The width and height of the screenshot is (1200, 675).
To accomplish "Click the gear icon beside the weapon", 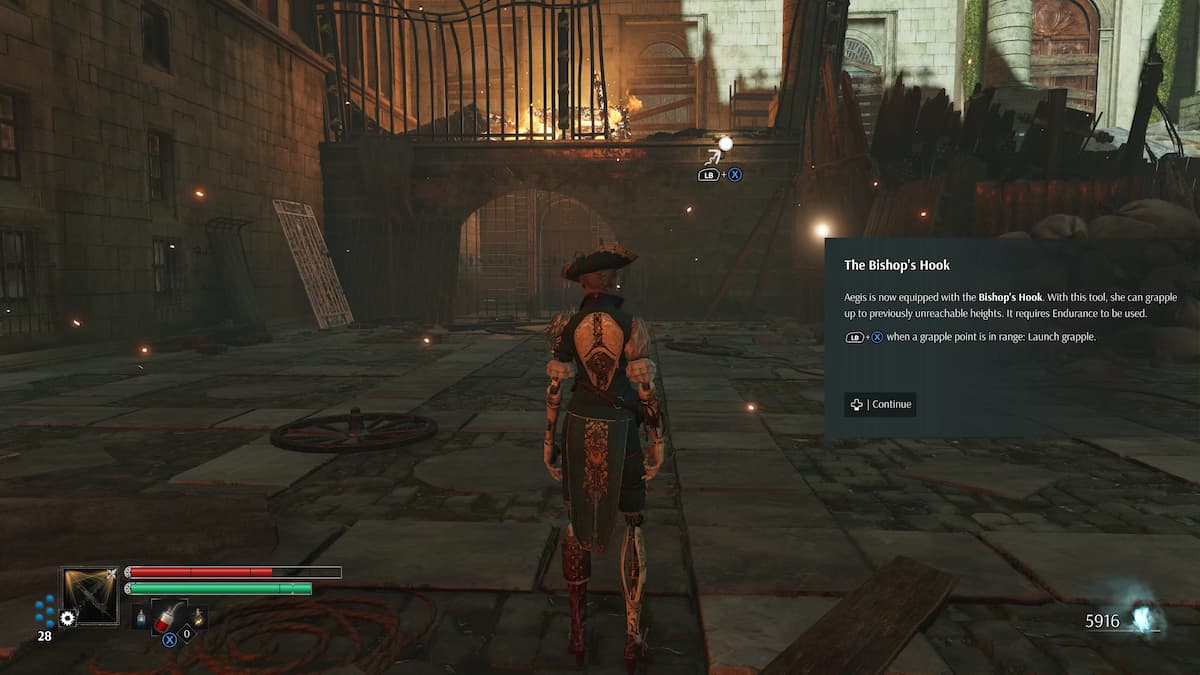I will [x=68, y=618].
